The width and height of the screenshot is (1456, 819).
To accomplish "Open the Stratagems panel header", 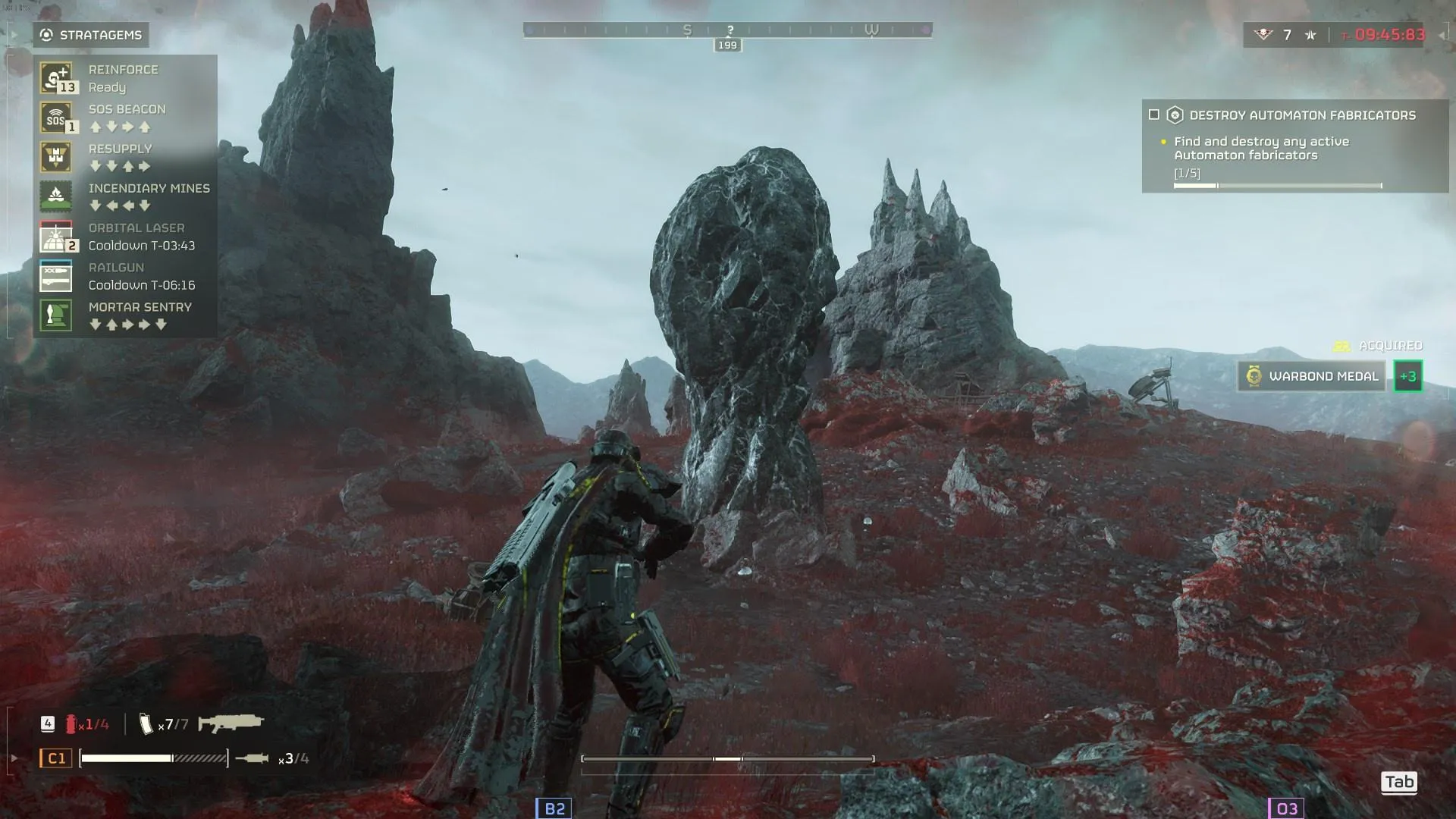I will pos(91,35).
